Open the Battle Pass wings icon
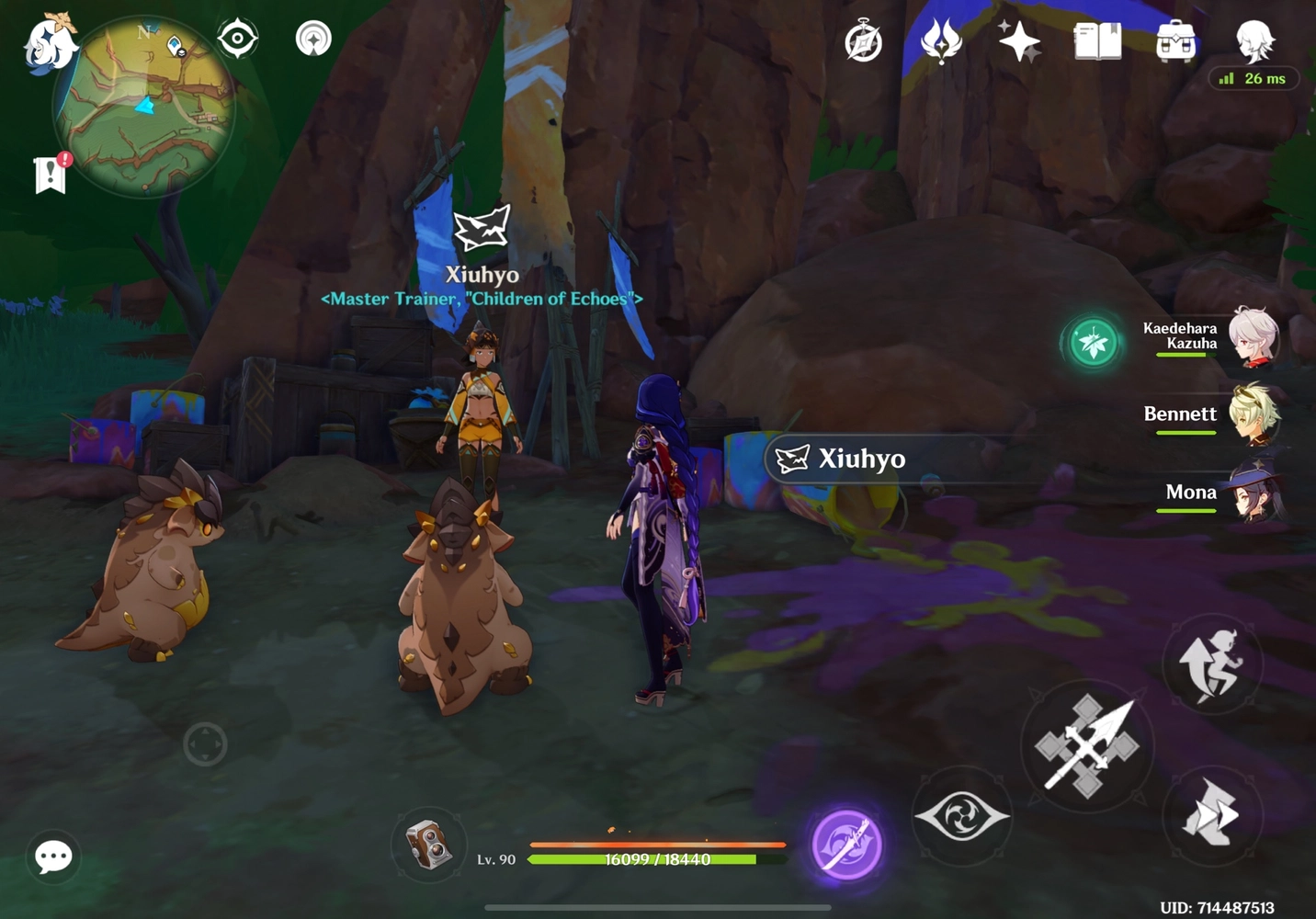The height and width of the screenshot is (919, 1316). click(940, 40)
